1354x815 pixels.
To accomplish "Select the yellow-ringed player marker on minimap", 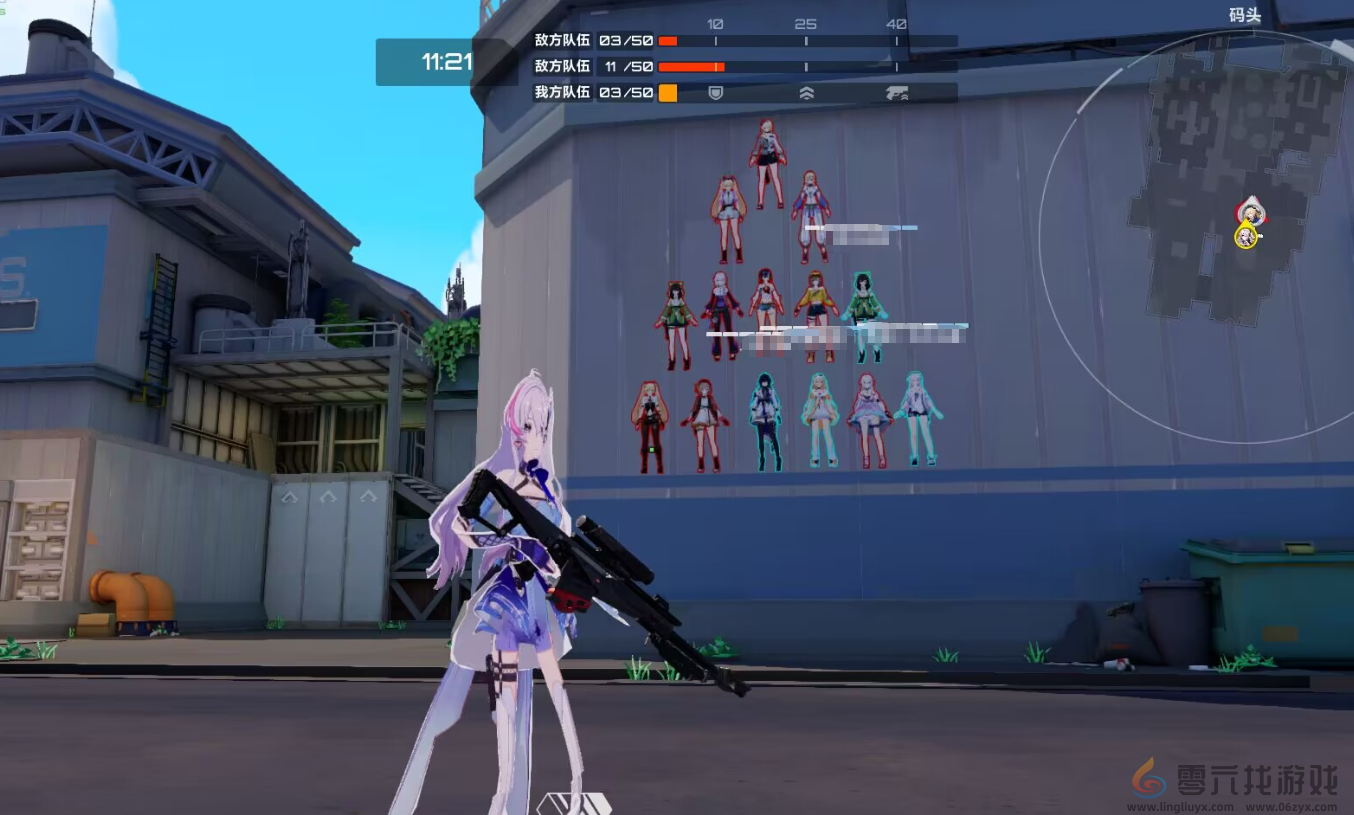I will [x=1245, y=237].
